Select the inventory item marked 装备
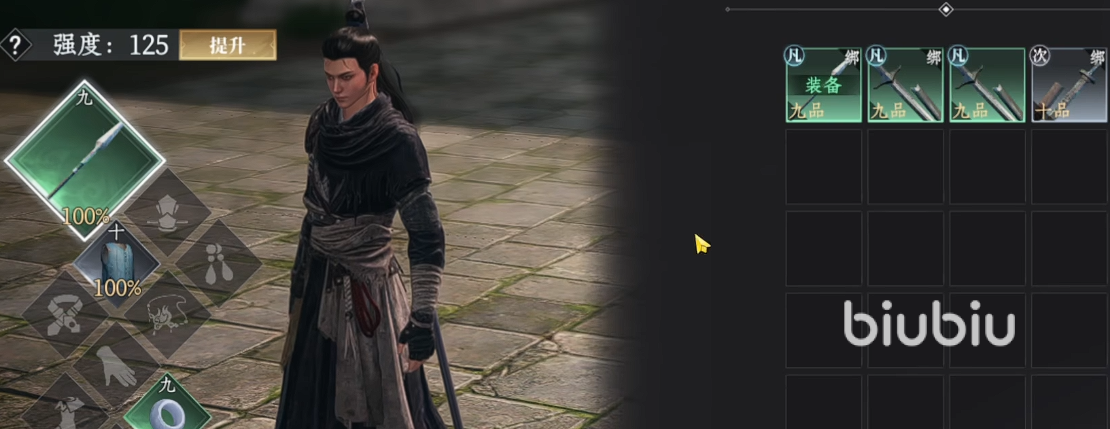 [823, 85]
